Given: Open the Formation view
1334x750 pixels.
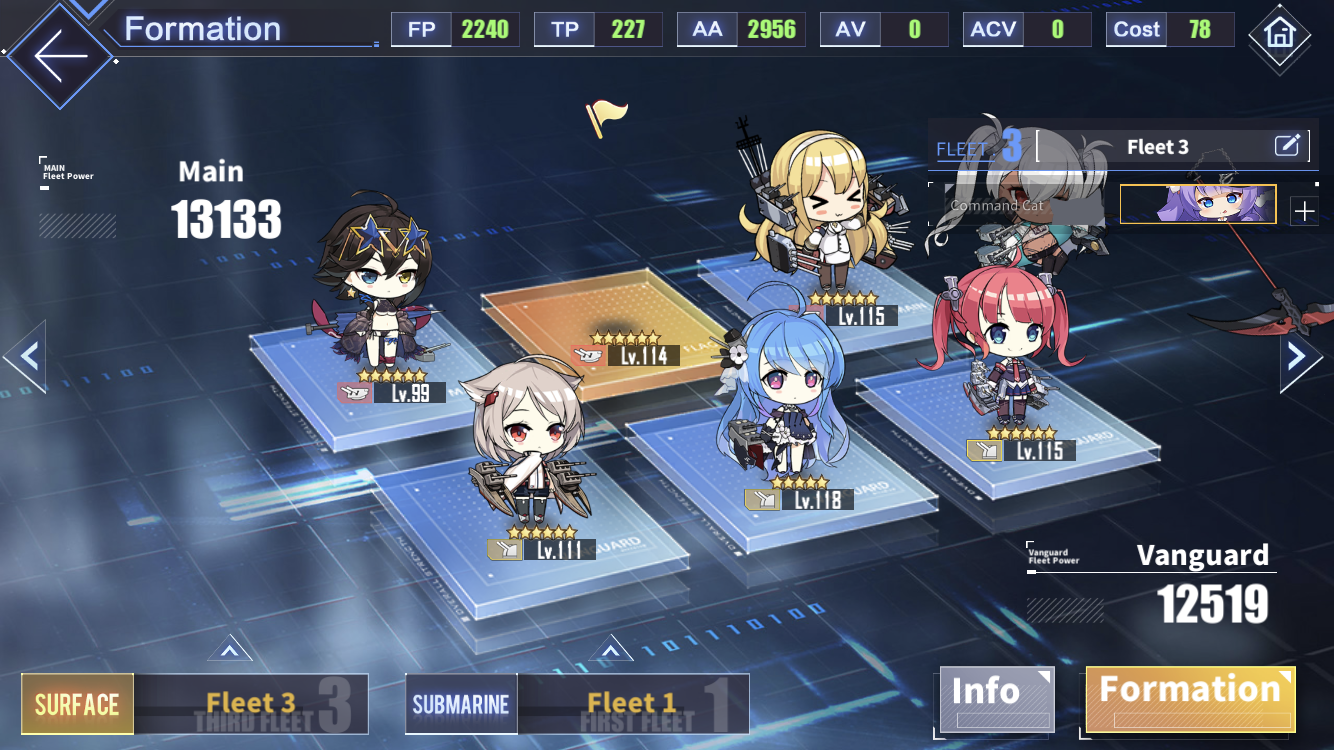Looking at the screenshot, I should [x=1190, y=697].
